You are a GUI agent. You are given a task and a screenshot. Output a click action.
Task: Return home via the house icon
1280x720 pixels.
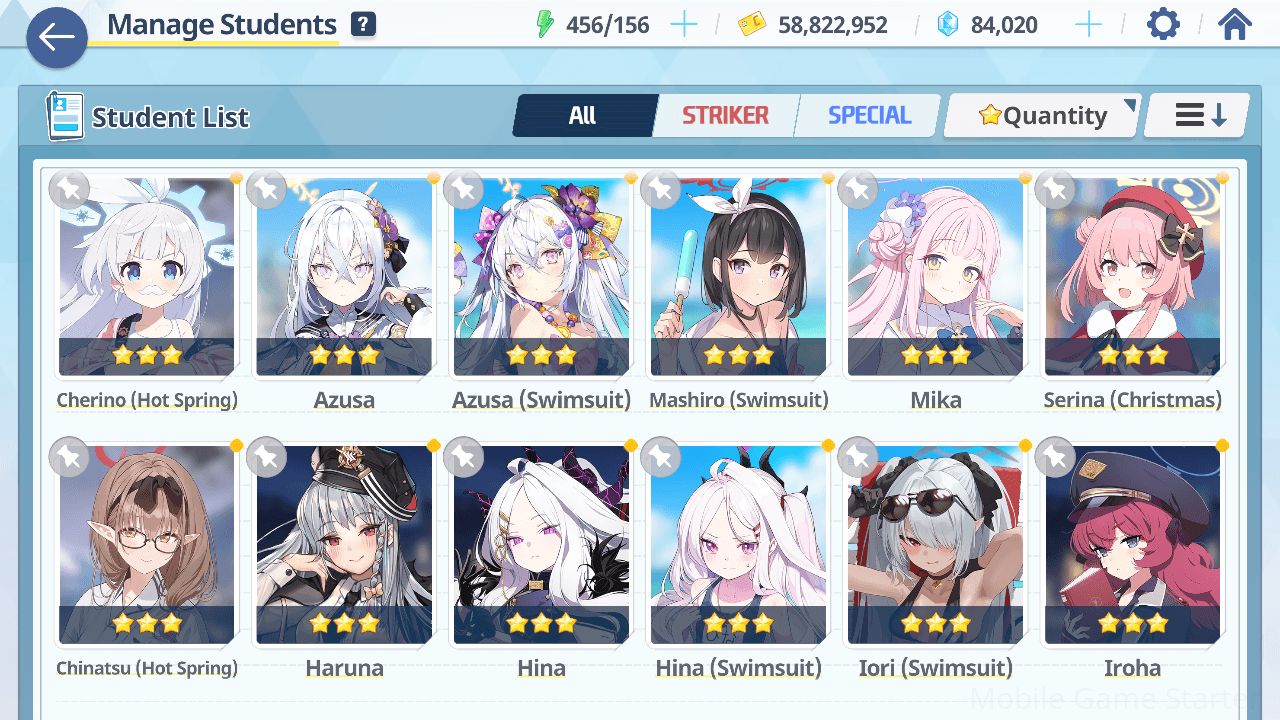[1236, 23]
